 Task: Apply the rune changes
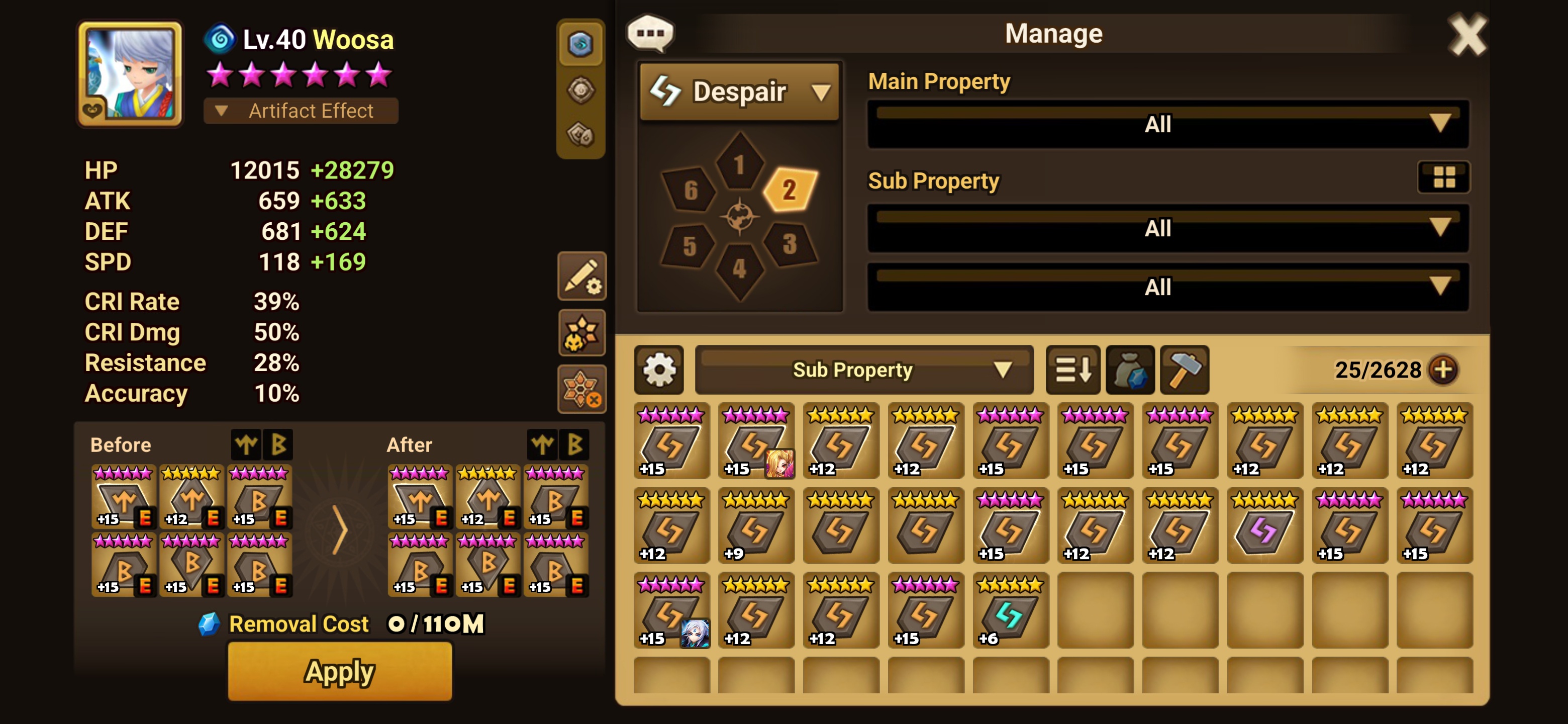tap(340, 672)
